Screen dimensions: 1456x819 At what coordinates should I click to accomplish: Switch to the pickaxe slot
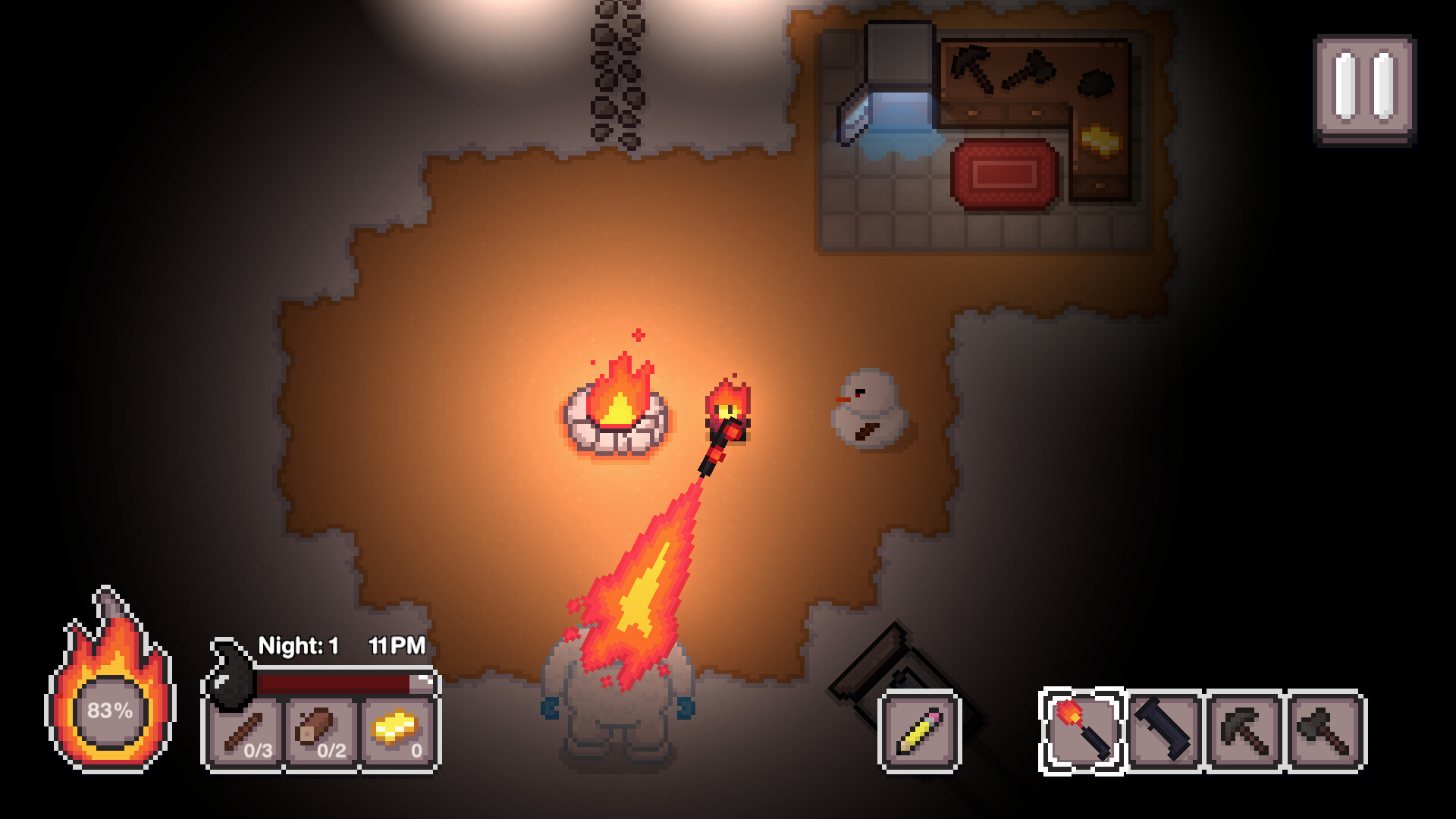click(1245, 731)
